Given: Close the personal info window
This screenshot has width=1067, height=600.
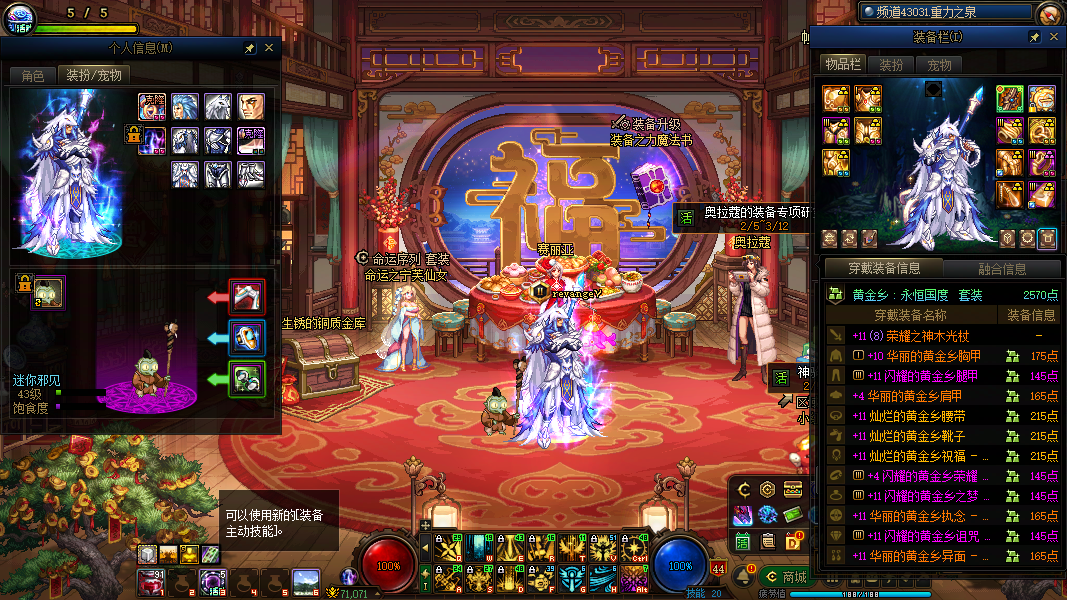Looking at the screenshot, I should [269, 48].
